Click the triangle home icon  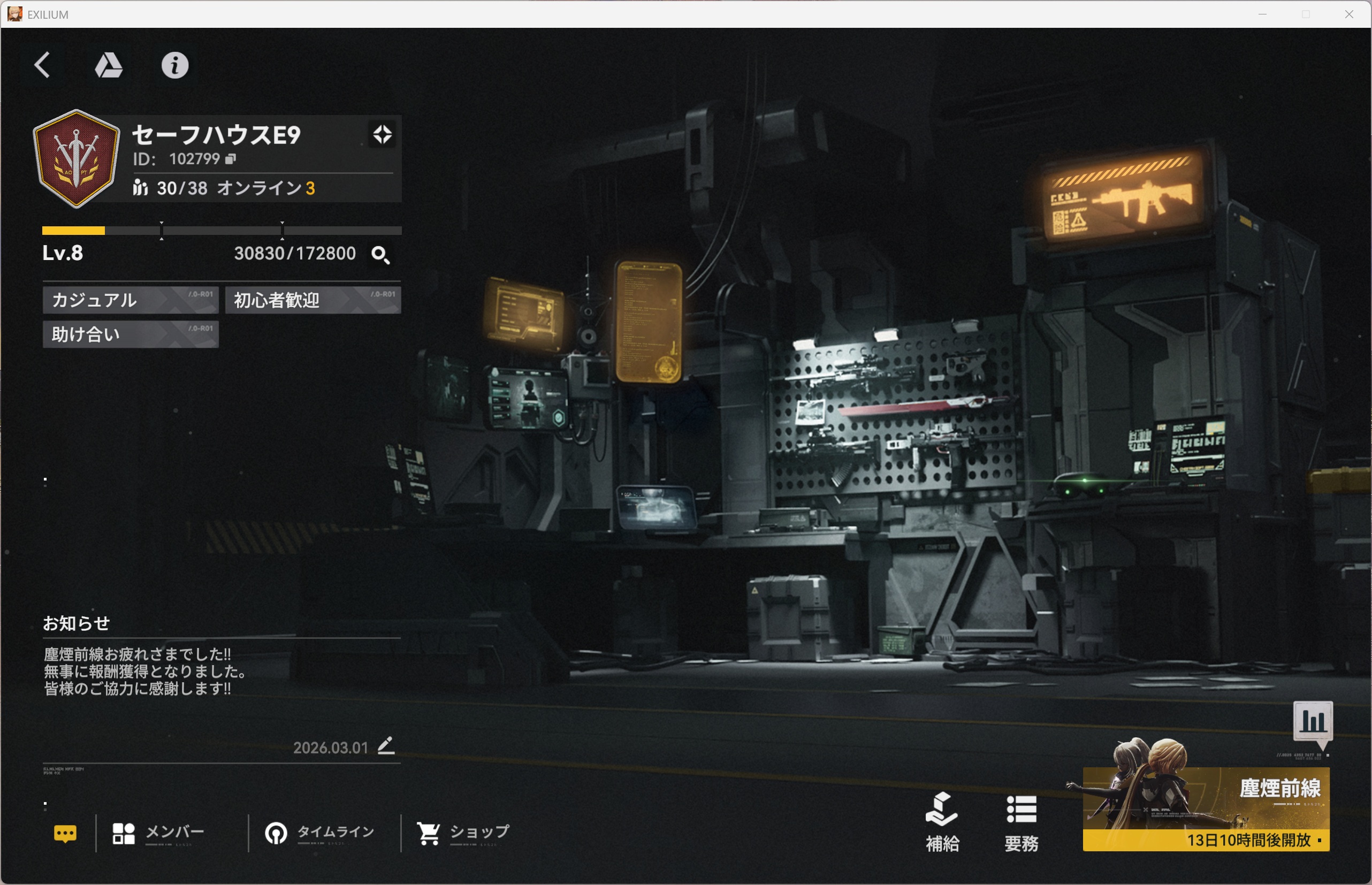click(x=109, y=65)
